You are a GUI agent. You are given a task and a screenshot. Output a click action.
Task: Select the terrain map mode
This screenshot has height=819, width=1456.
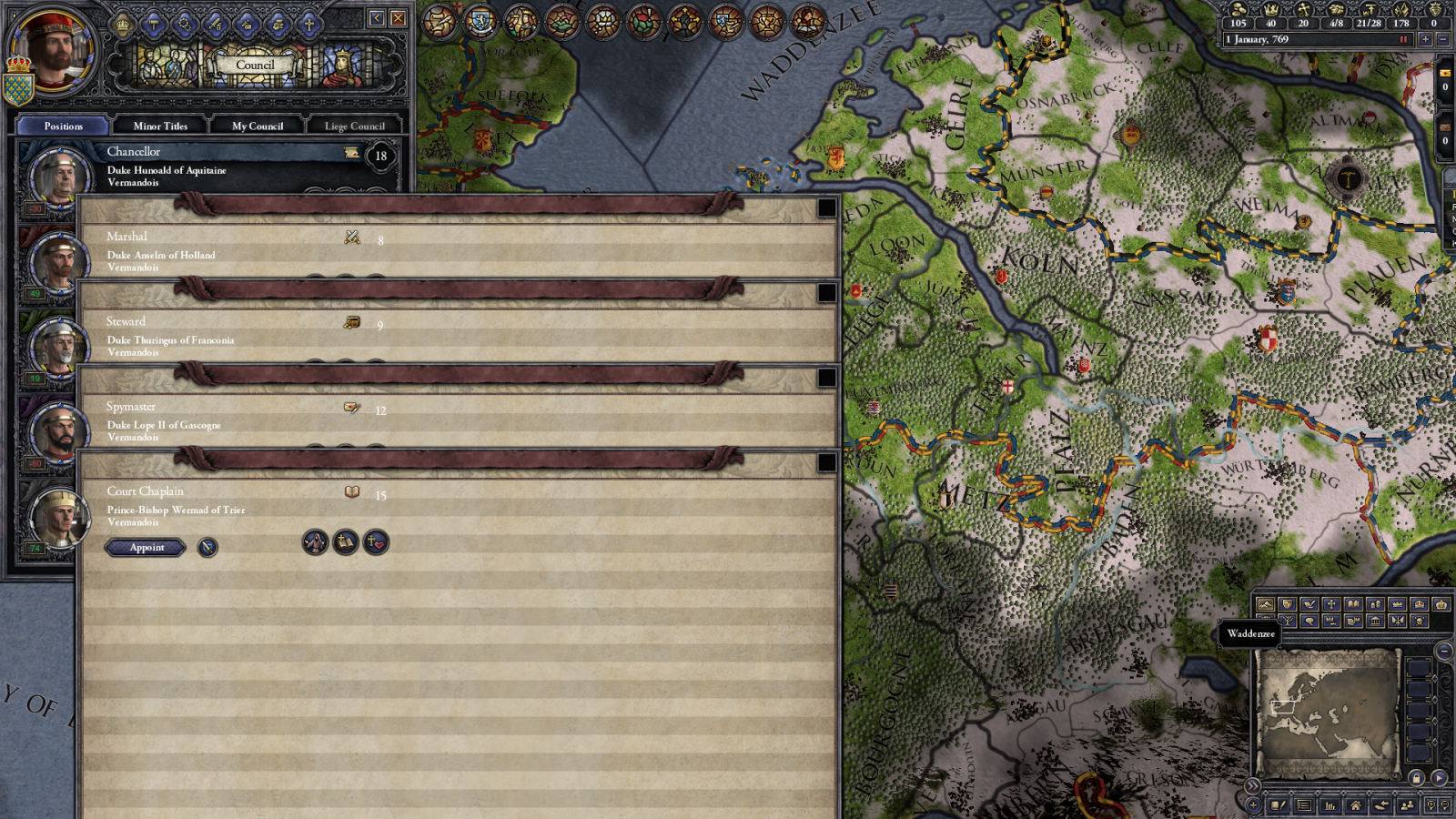tap(1265, 604)
